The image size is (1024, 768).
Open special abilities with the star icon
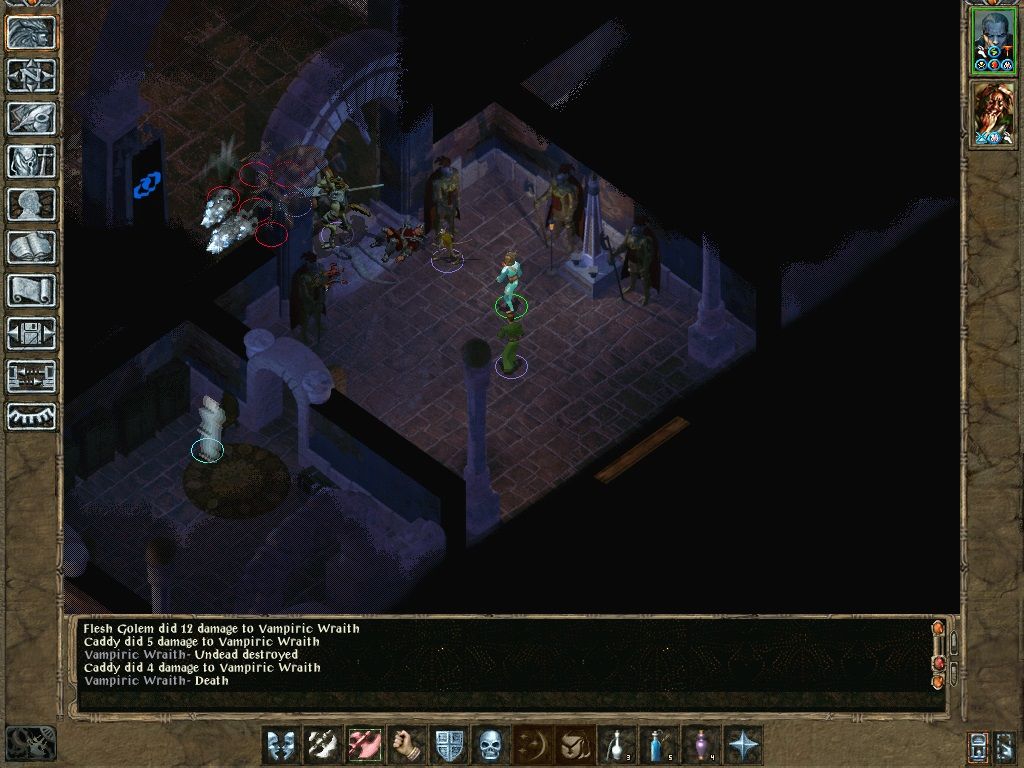(744, 745)
